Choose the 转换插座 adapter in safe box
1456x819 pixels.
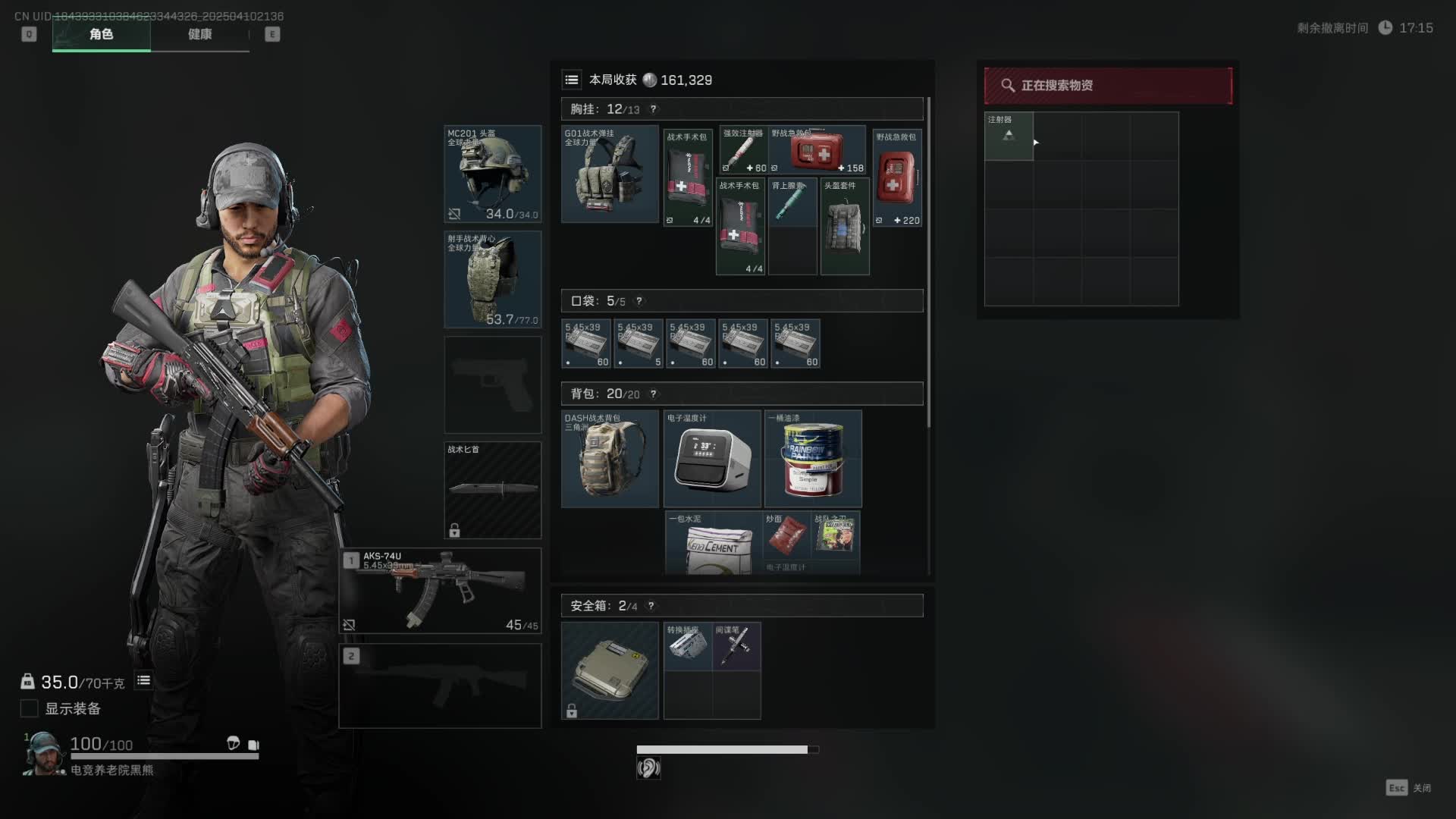click(x=688, y=646)
